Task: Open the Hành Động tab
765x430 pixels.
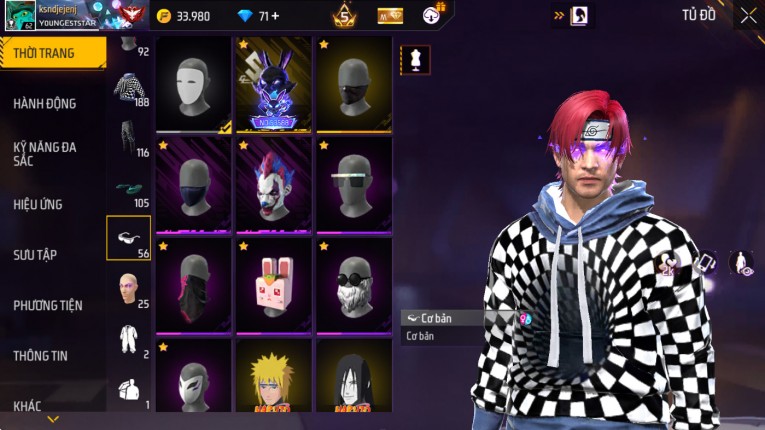Action: tap(46, 103)
